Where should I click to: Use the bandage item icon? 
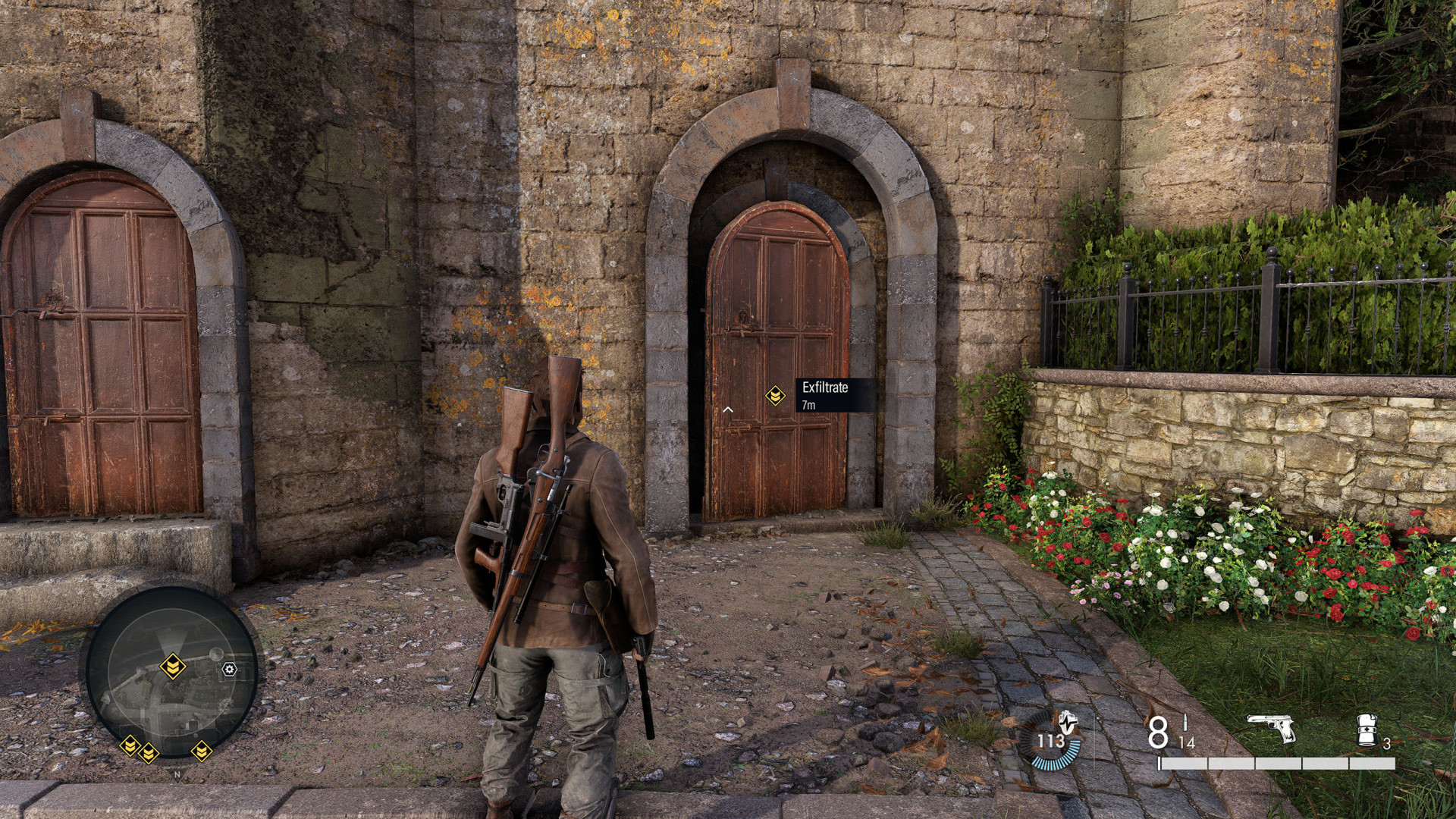[x=1367, y=731]
